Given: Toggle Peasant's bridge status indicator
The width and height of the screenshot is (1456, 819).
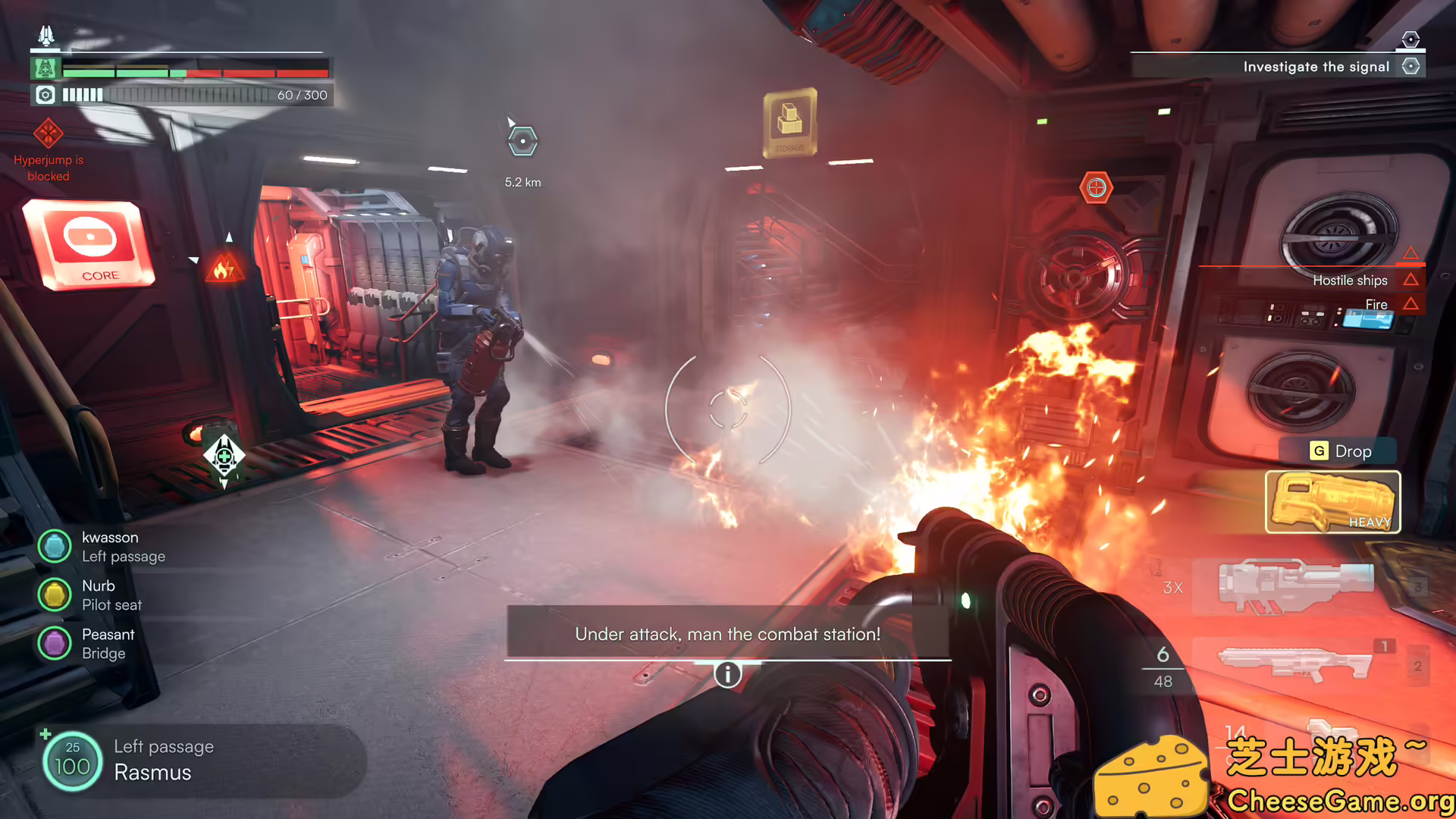Looking at the screenshot, I should point(54,642).
